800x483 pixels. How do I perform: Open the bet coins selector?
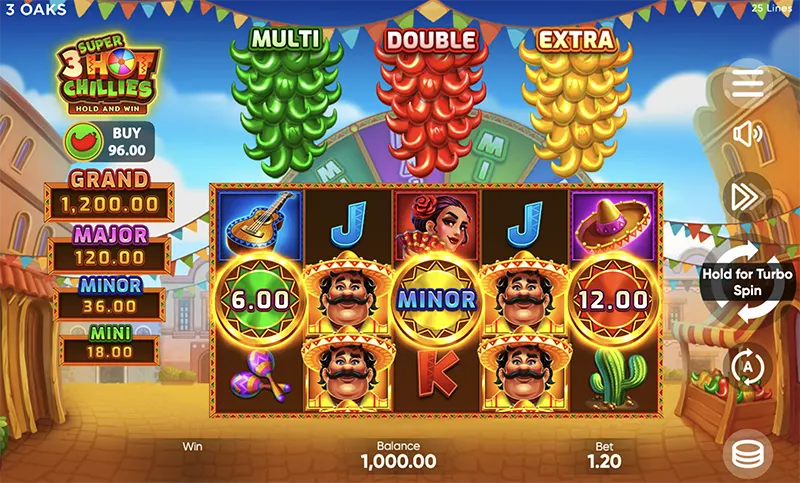point(747,454)
